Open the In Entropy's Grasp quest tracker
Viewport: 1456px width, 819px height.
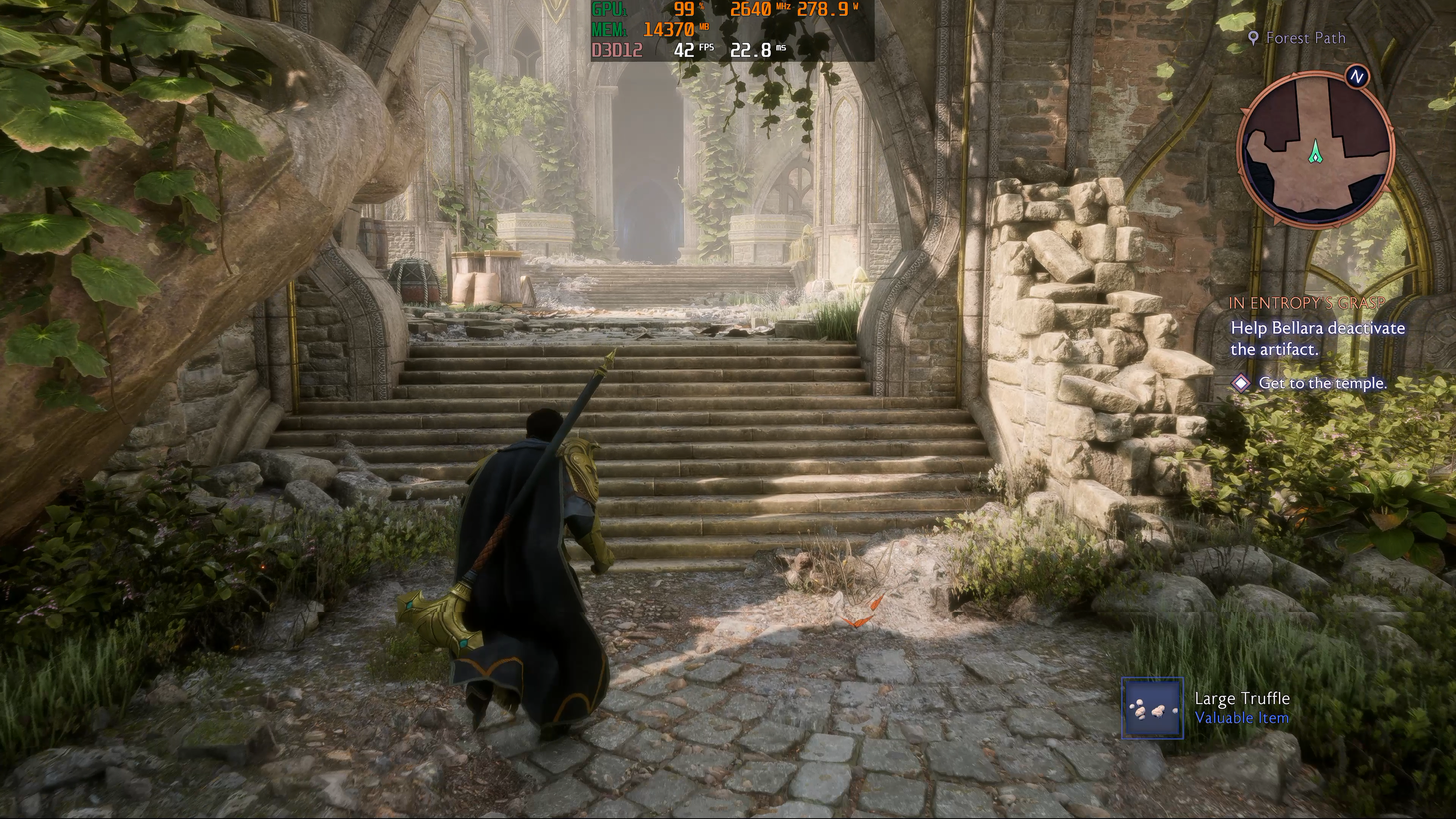1306,303
